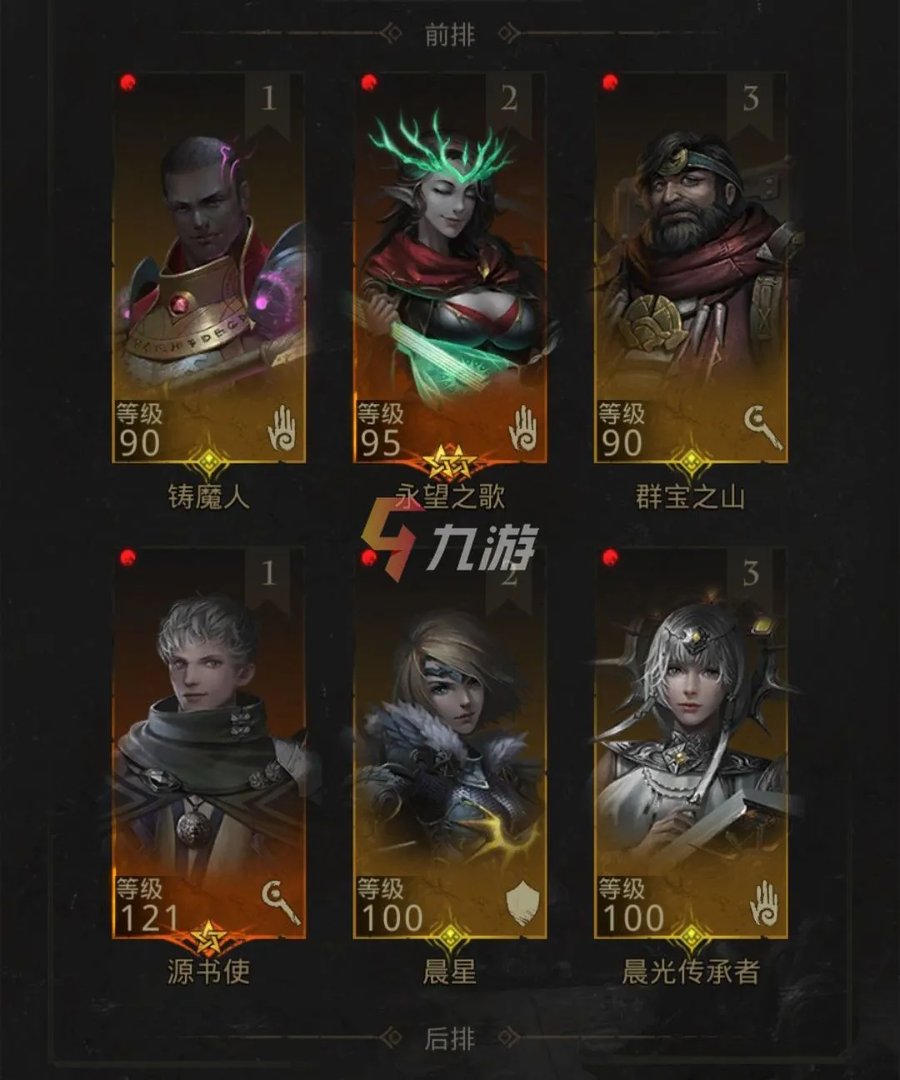Choose the 永望之歌 hero card
The width and height of the screenshot is (900, 1080).
[450, 270]
